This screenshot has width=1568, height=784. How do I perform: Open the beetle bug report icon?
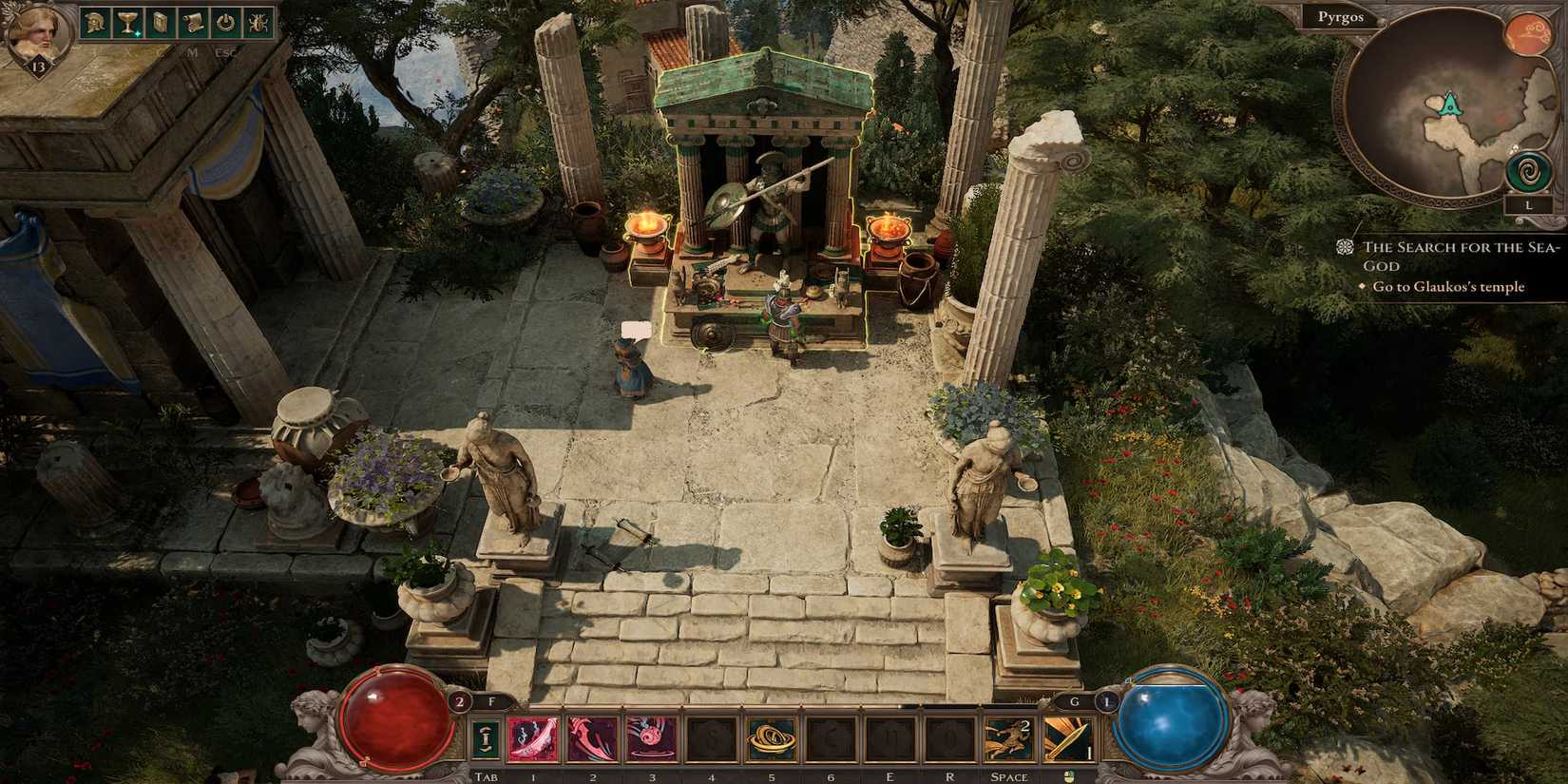257,24
